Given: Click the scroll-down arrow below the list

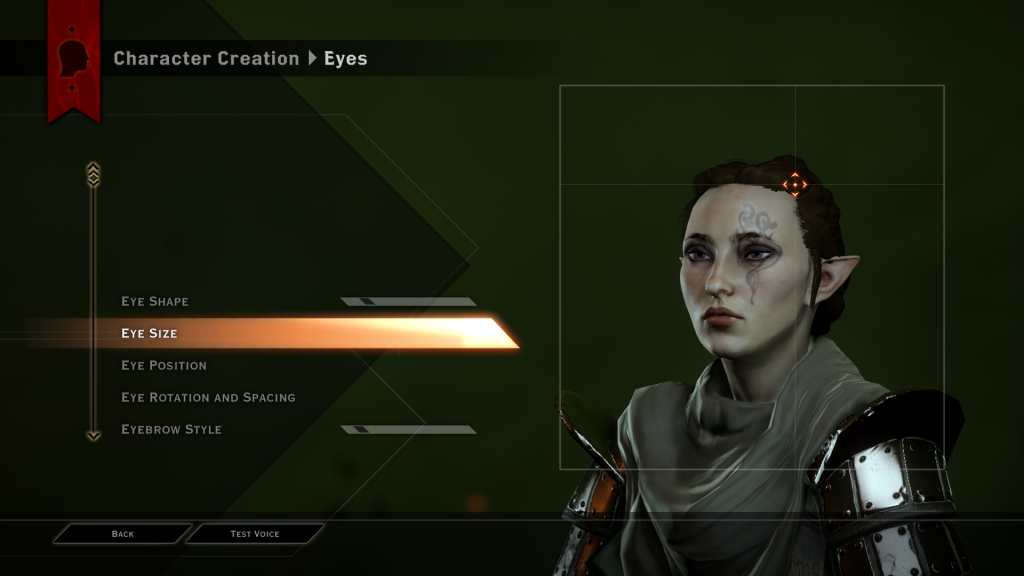Looking at the screenshot, I should tap(93, 435).
